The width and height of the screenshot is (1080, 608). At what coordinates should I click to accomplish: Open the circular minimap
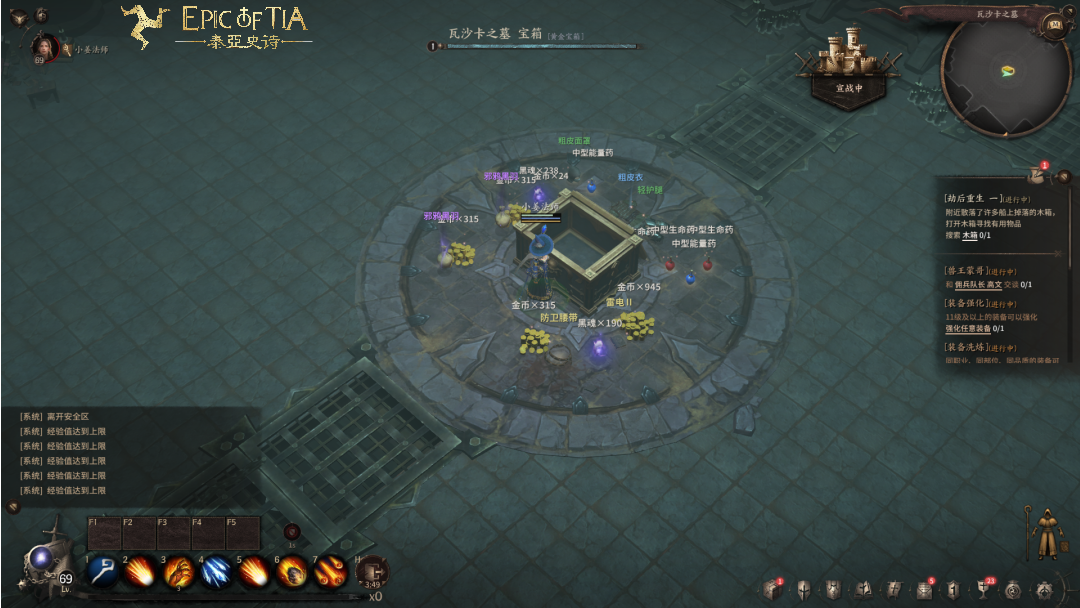pyautogui.click(x=1006, y=72)
